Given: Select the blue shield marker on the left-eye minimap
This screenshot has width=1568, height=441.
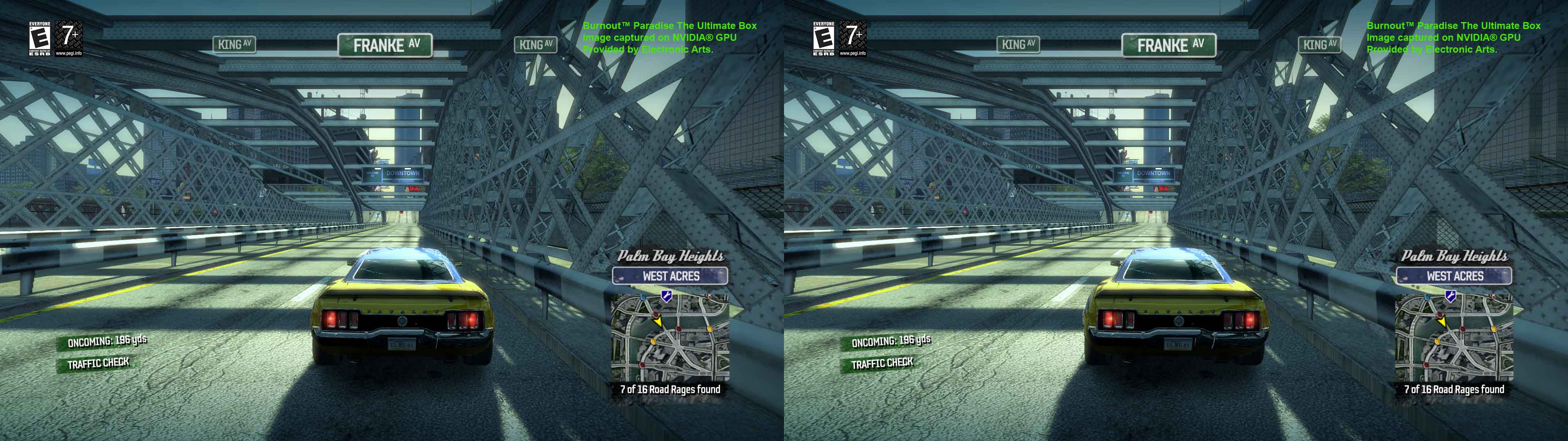Looking at the screenshot, I should click(666, 296).
